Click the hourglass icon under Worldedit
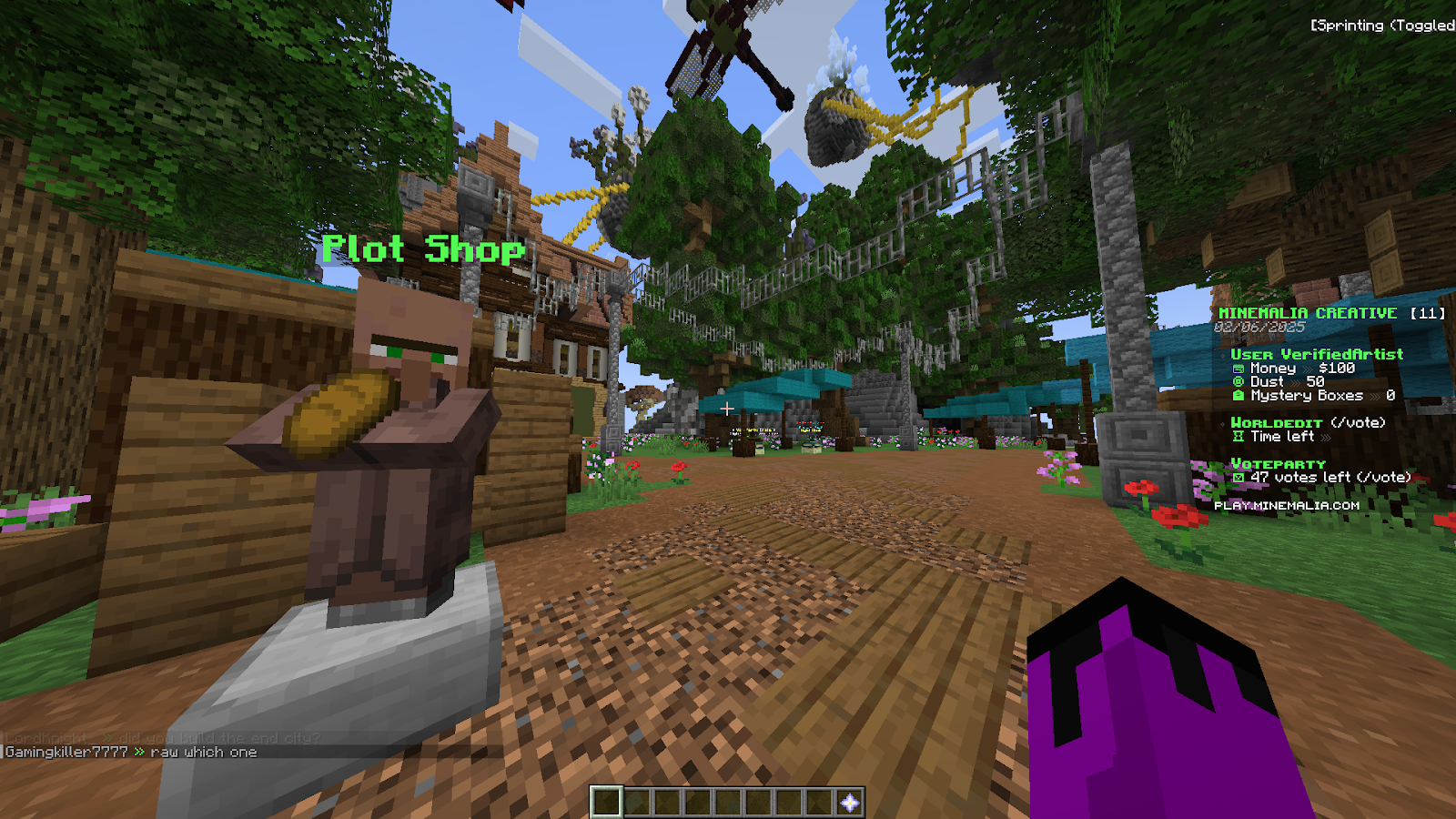This screenshot has height=819, width=1456. (x=1239, y=437)
